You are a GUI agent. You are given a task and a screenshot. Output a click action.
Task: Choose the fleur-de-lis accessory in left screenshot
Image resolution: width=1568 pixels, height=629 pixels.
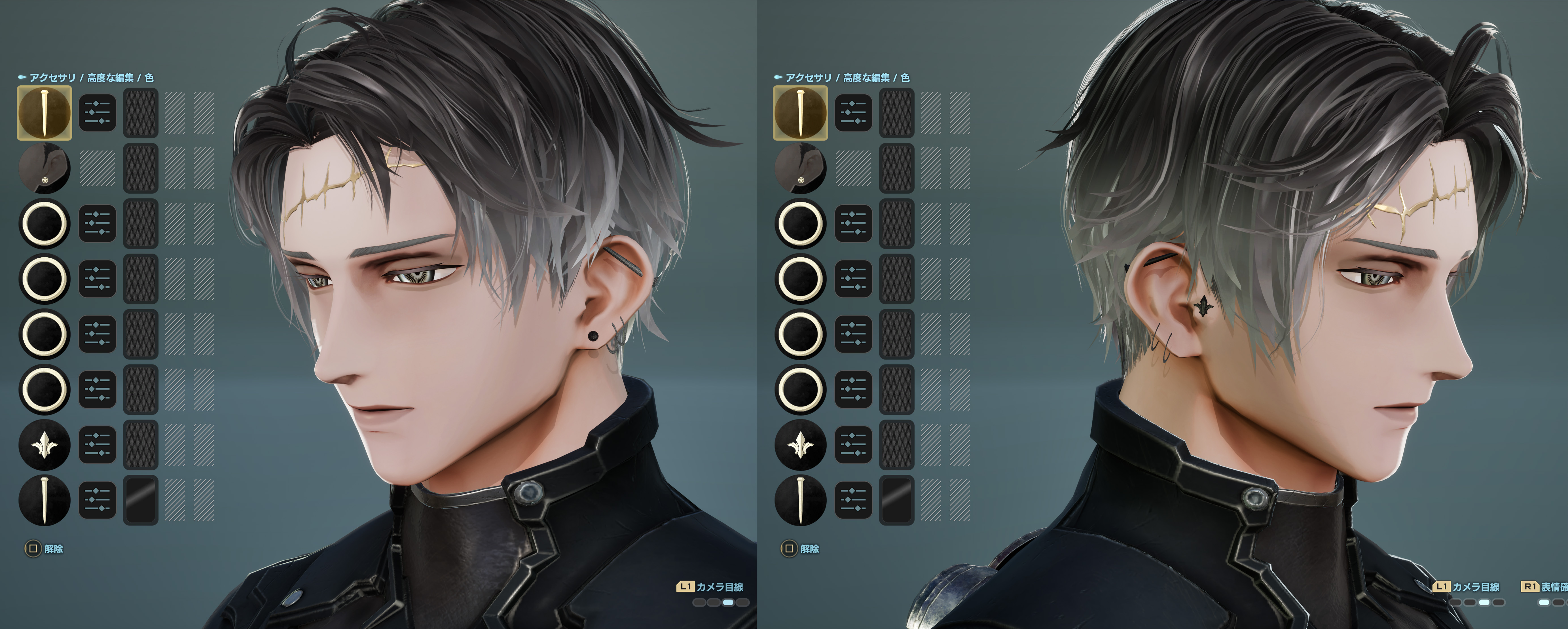click(45, 445)
